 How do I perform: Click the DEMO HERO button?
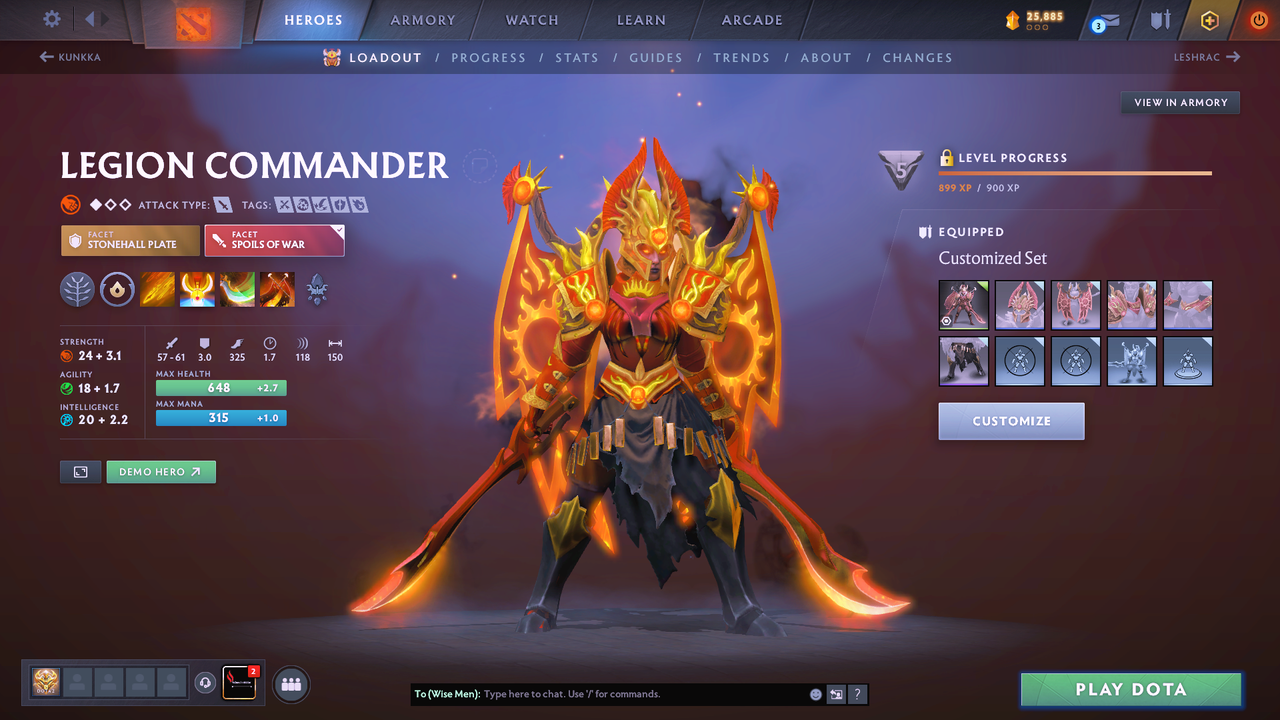(x=161, y=471)
